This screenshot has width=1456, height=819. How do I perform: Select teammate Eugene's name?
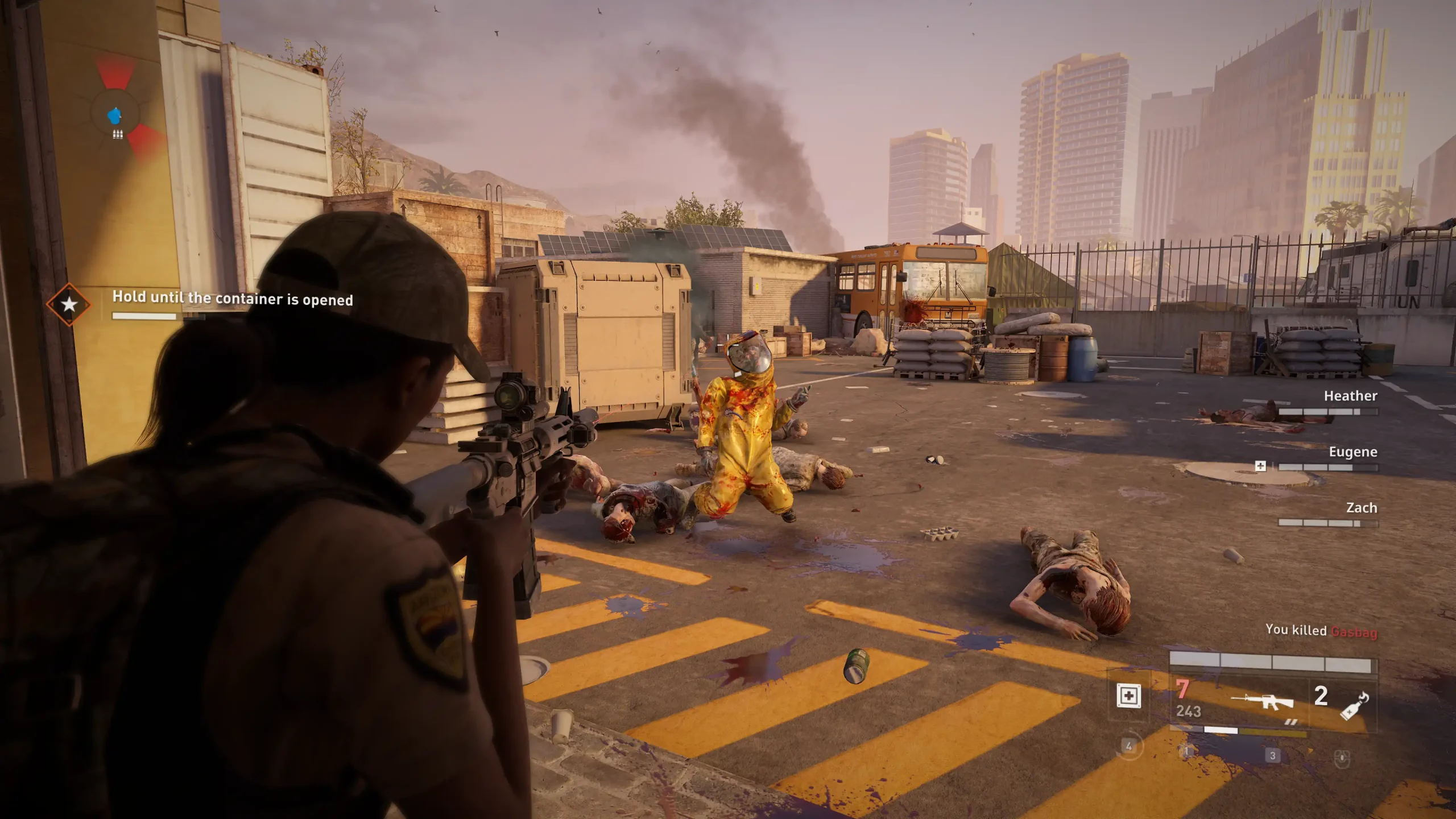[x=1352, y=452]
